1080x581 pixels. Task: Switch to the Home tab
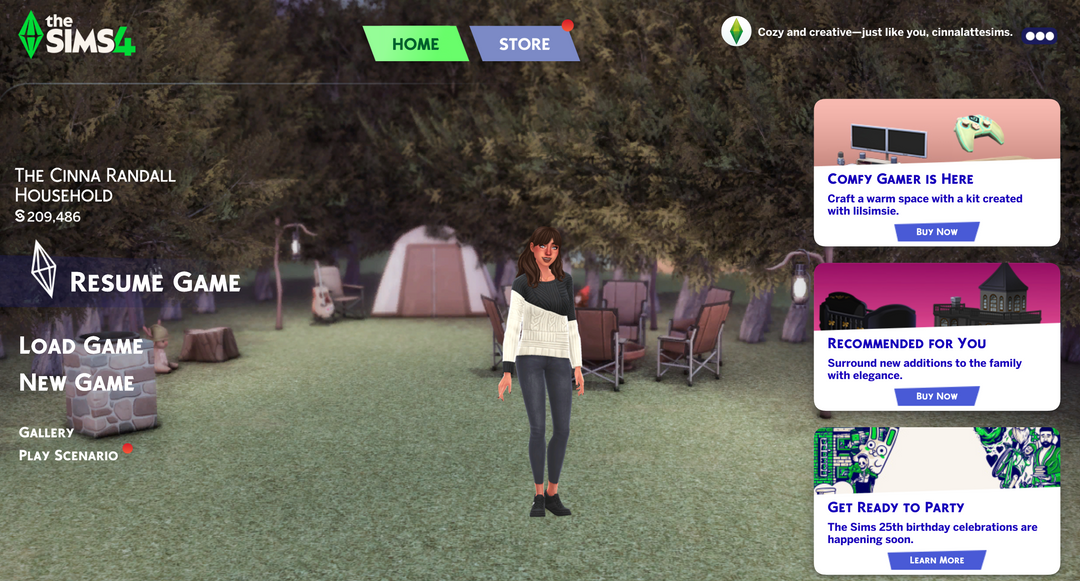coord(415,44)
